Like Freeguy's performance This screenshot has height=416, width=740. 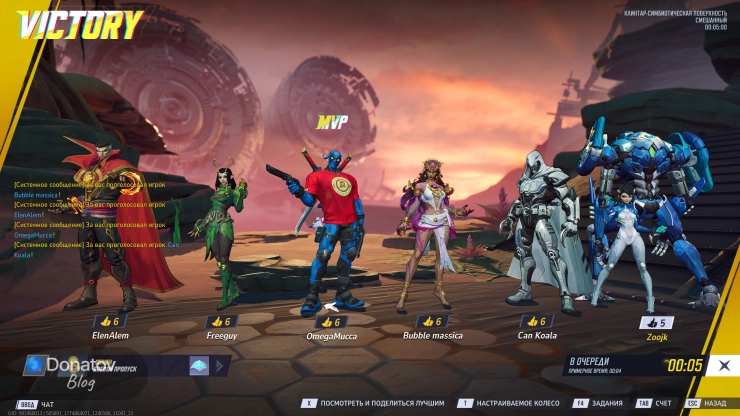click(220, 321)
